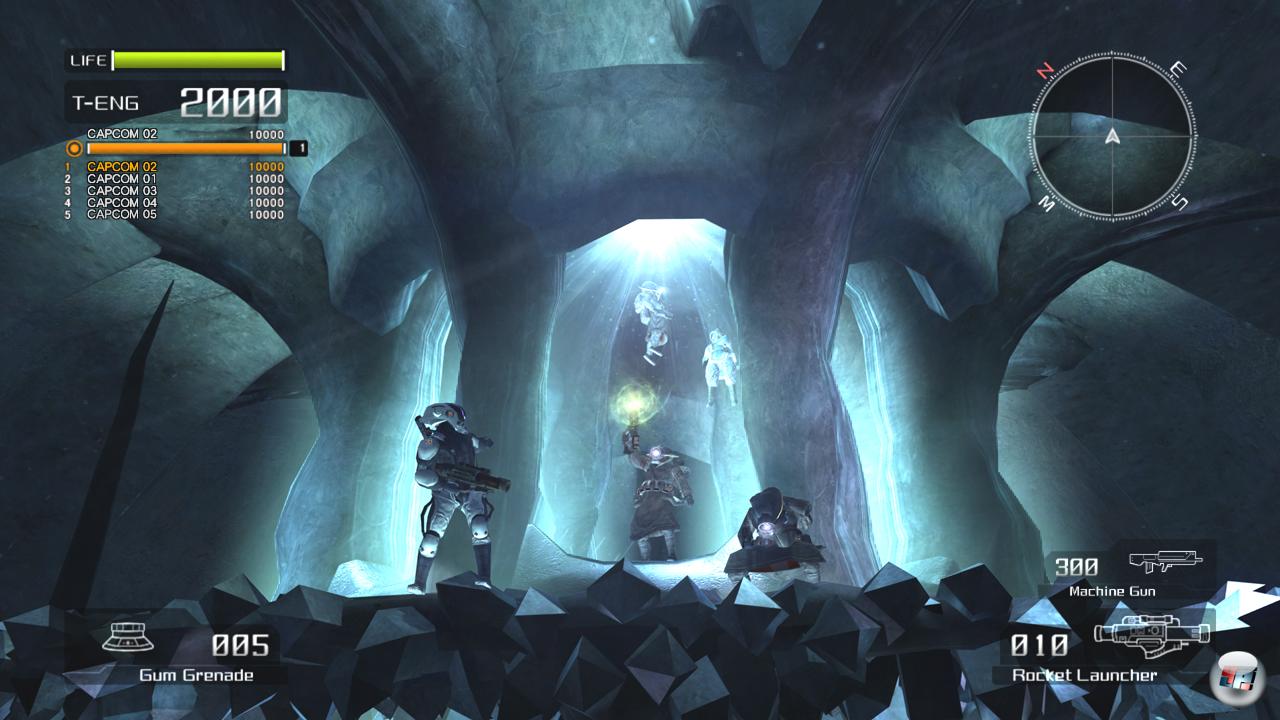Viewport: 1280px width, 720px height.
Task: Switch to the Machine Gun weapon icon
Action: click(1165, 562)
